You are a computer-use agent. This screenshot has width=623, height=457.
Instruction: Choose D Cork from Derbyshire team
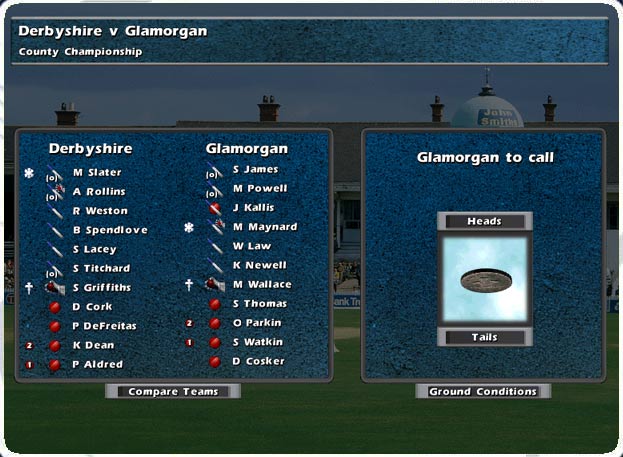point(93,307)
